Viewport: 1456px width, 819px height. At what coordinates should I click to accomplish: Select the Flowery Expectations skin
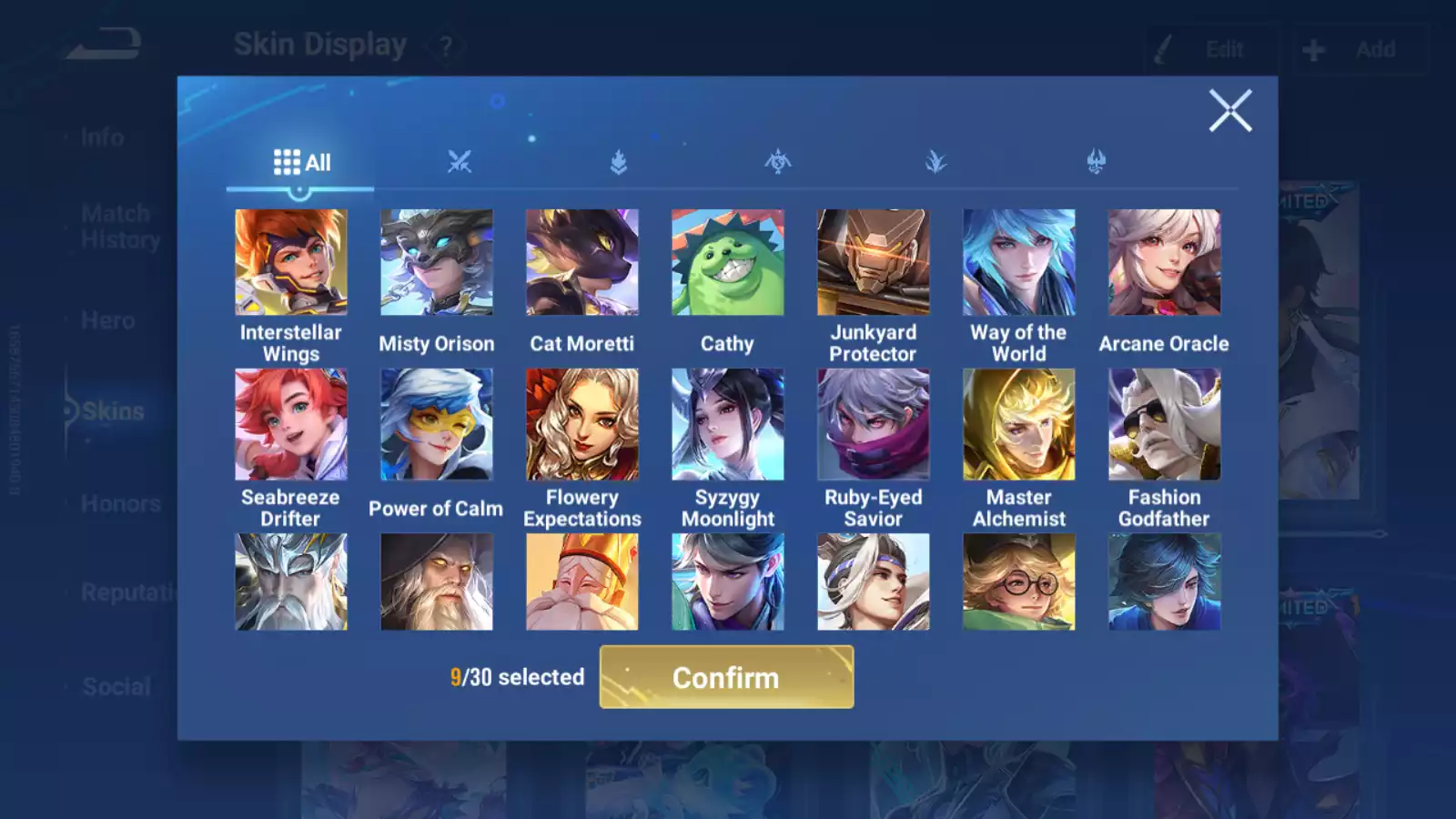582,424
